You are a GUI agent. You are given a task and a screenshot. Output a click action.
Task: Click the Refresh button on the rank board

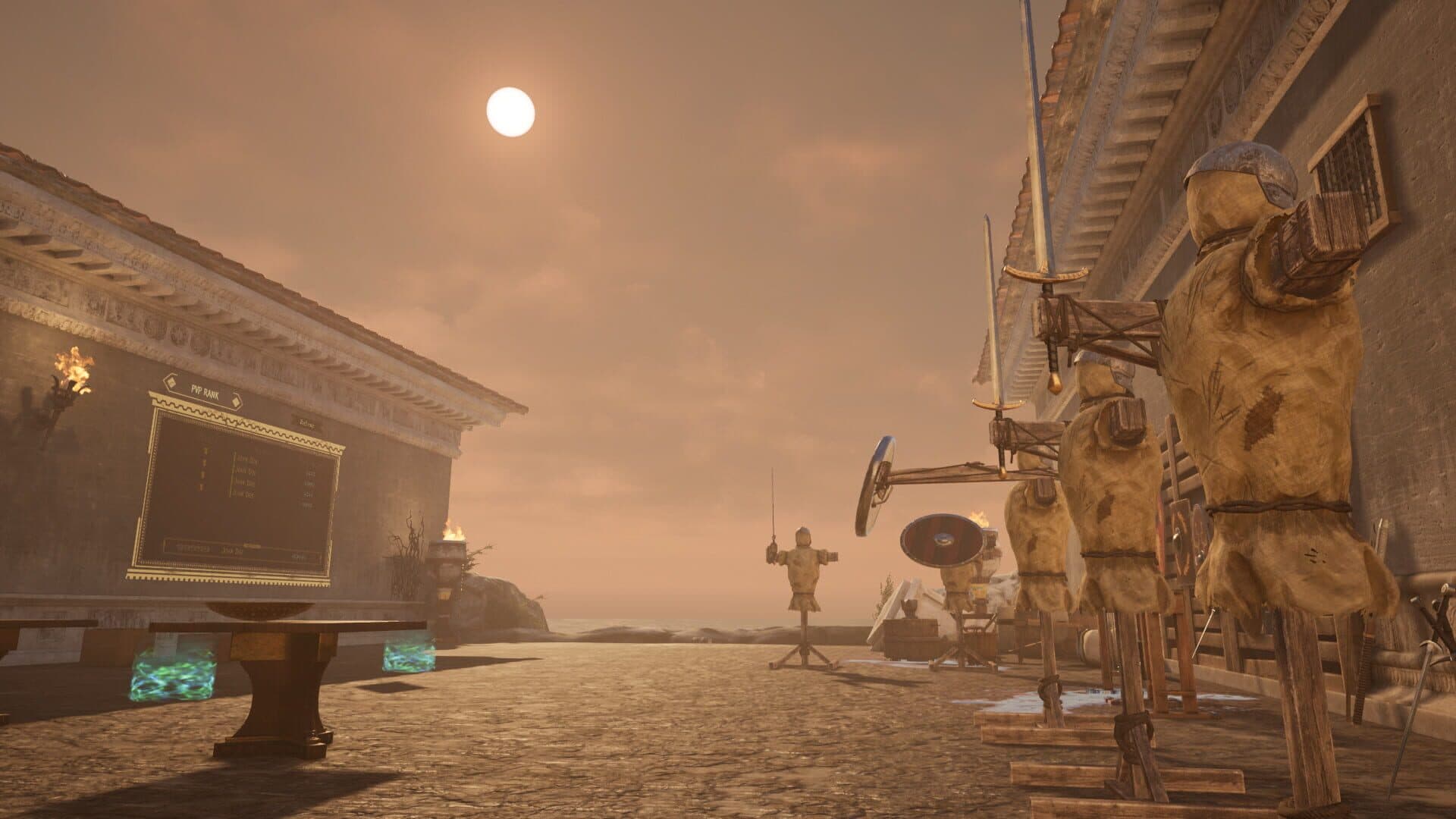(x=306, y=421)
